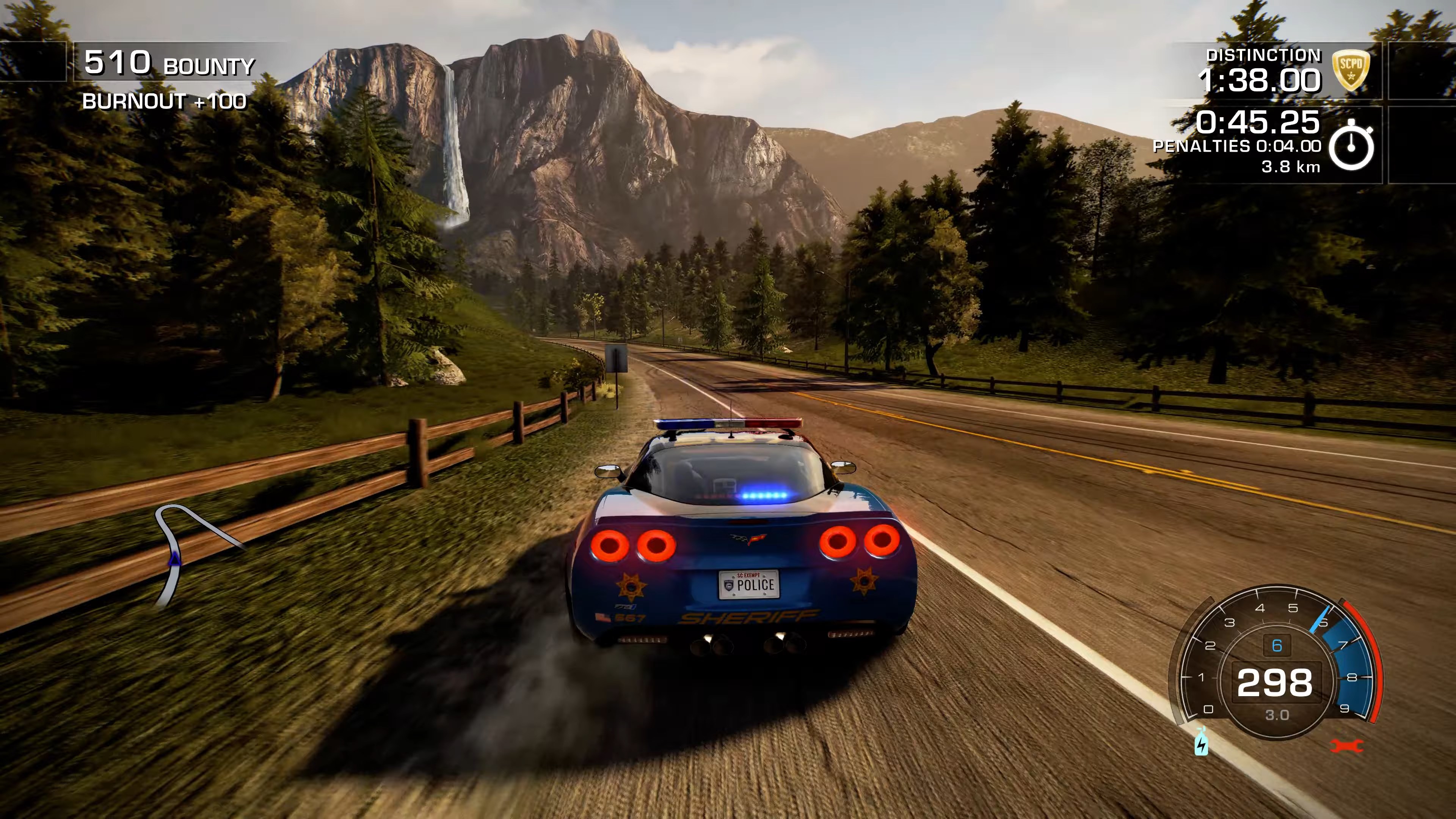Click the red wrench damage icon
Image resolution: width=1456 pixels, height=819 pixels.
(x=1347, y=746)
